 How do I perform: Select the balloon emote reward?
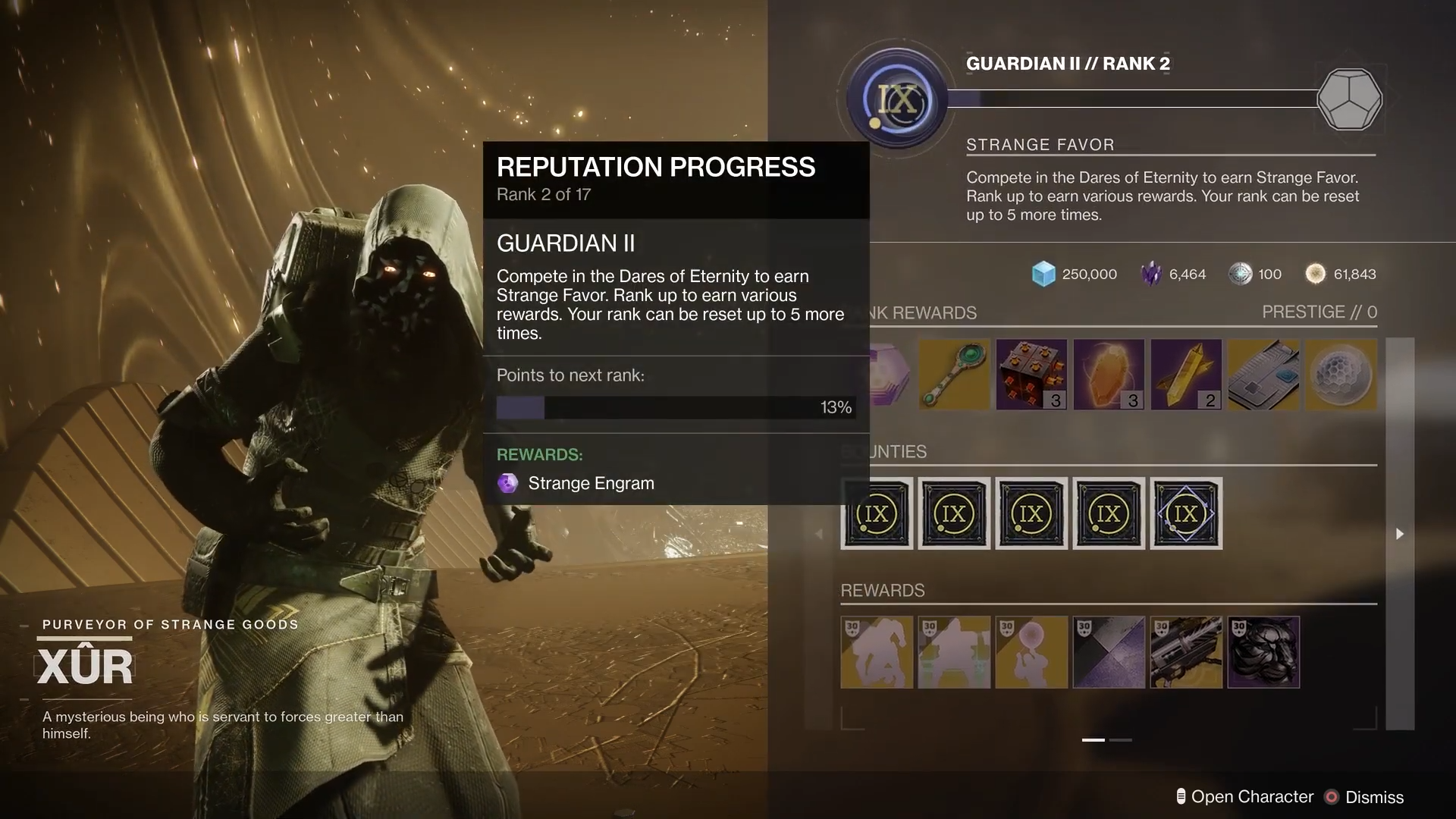tap(1031, 652)
